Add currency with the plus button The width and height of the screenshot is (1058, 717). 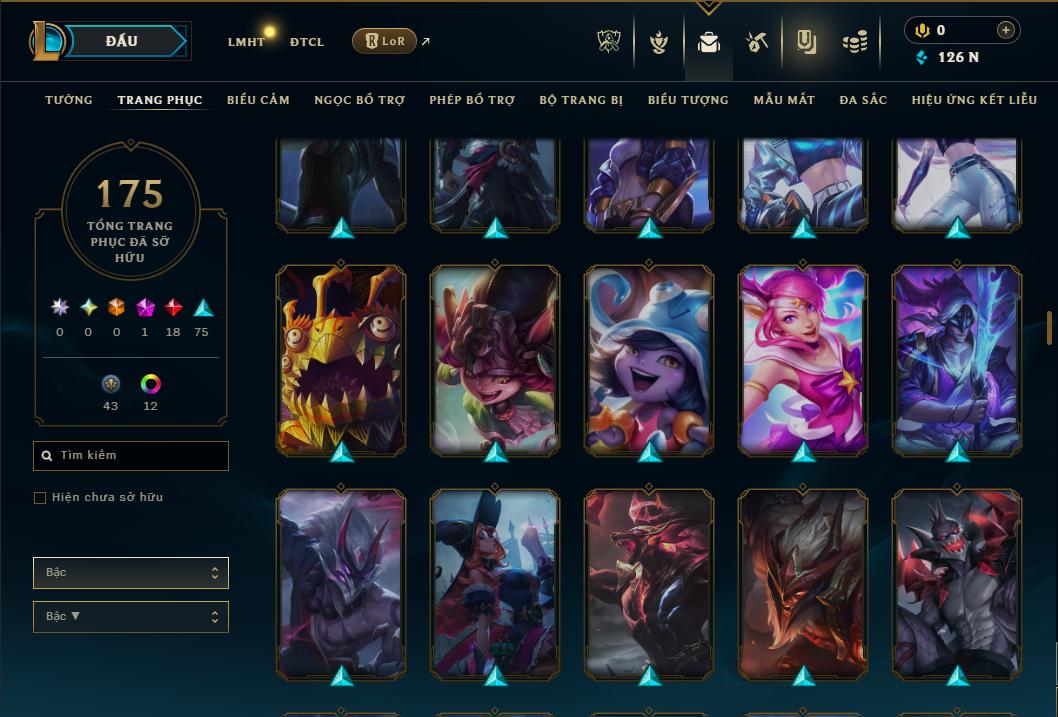(x=1005, y=30)
